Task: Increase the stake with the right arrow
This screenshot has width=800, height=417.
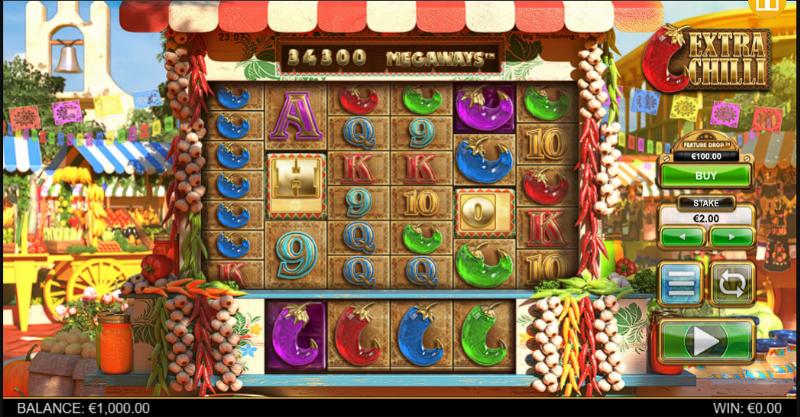Action: tap(731, 237)
